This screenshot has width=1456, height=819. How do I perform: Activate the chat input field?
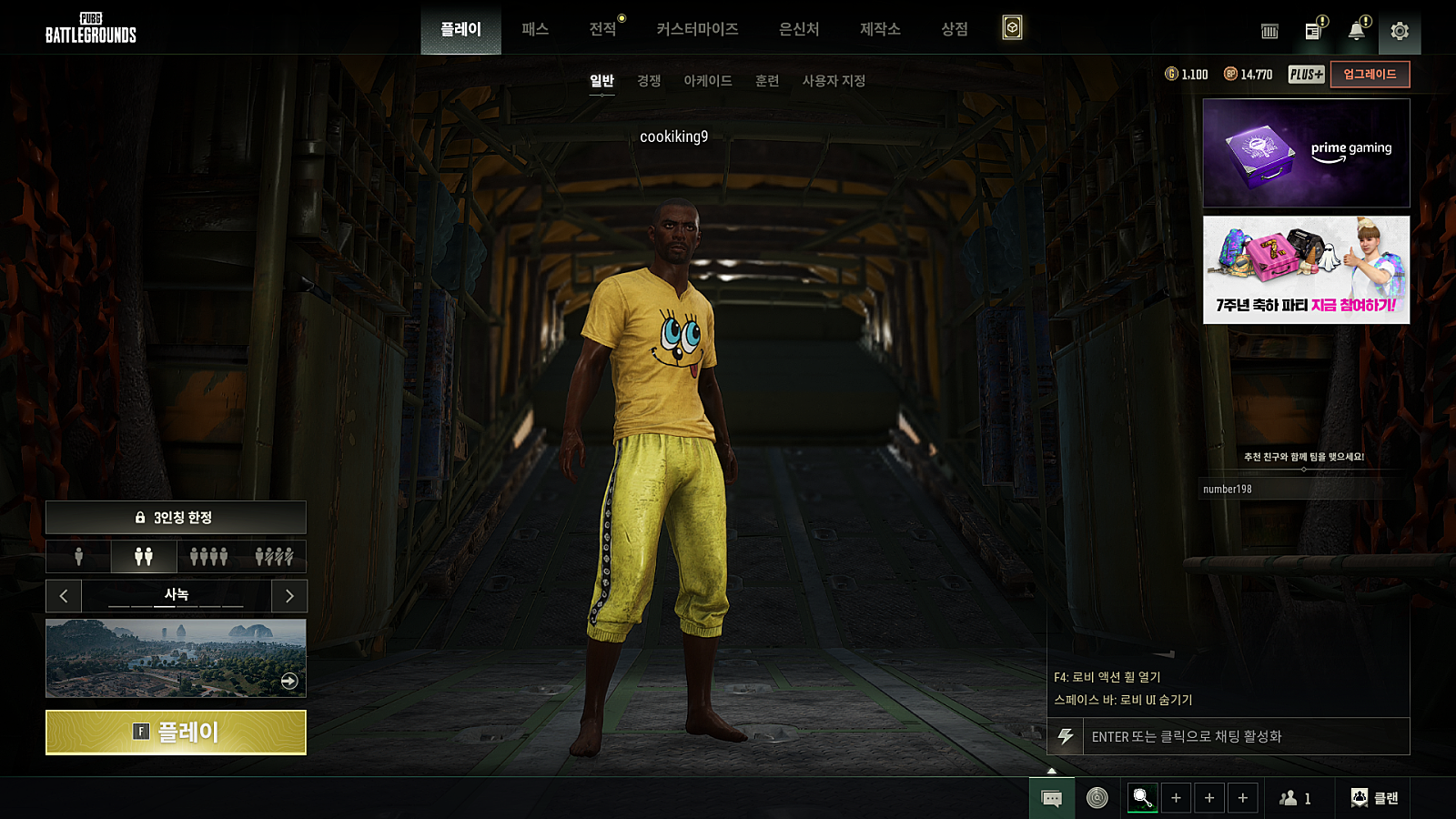pyautogui.click(x=1245, y=737)
